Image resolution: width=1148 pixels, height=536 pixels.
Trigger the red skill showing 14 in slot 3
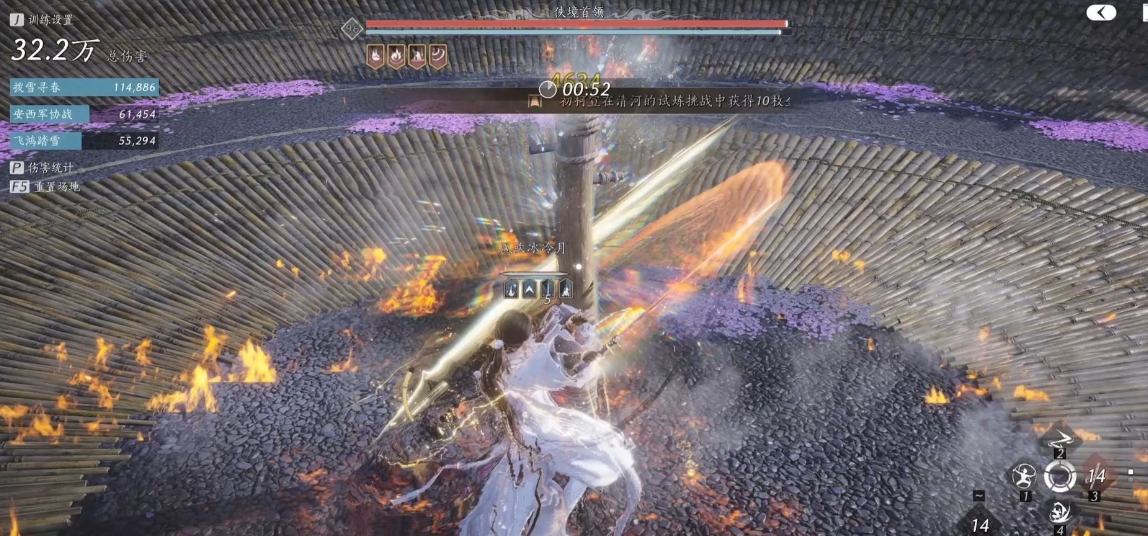tap(1095, 476)
